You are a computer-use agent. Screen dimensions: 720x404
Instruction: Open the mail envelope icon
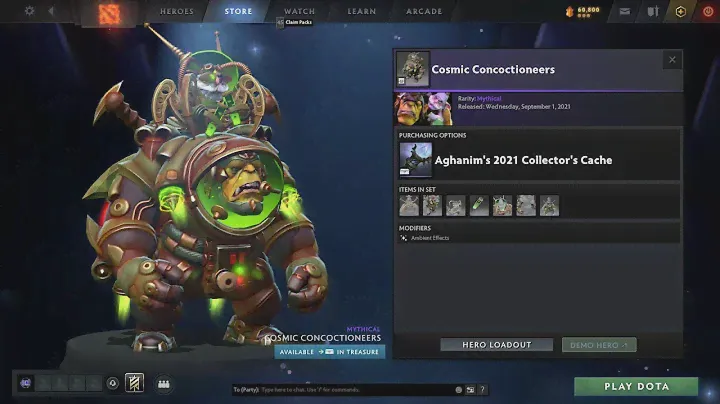[x=624, y=12]
